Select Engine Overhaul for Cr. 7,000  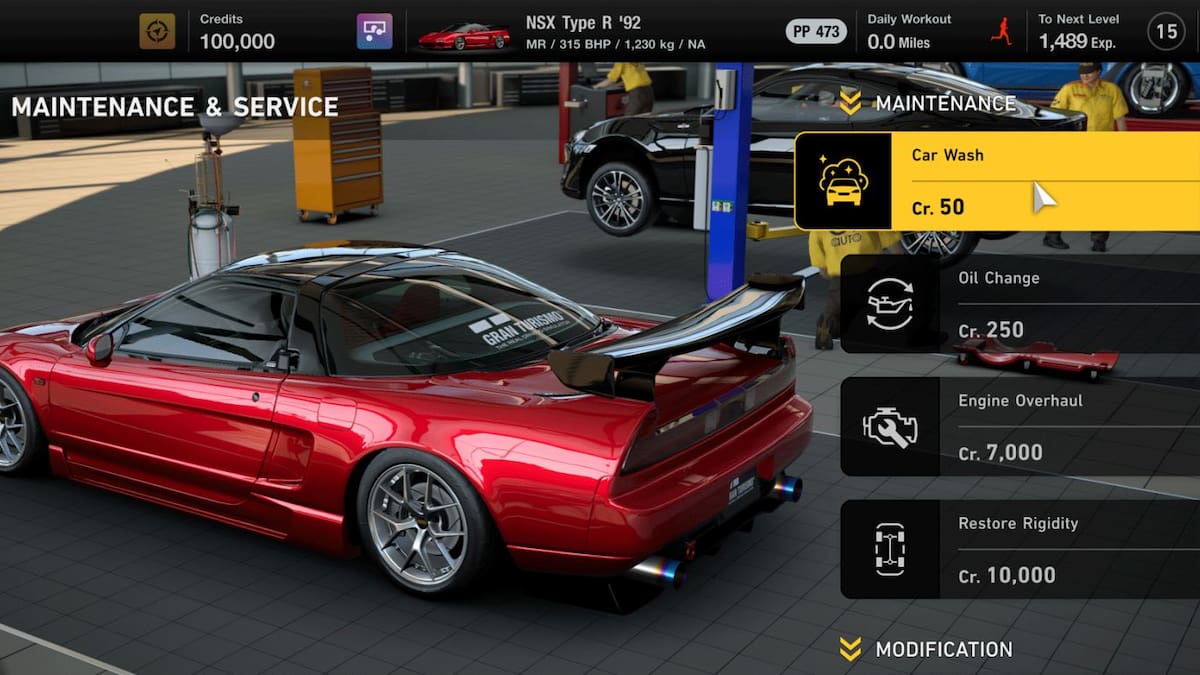[x=1018, y=426]
